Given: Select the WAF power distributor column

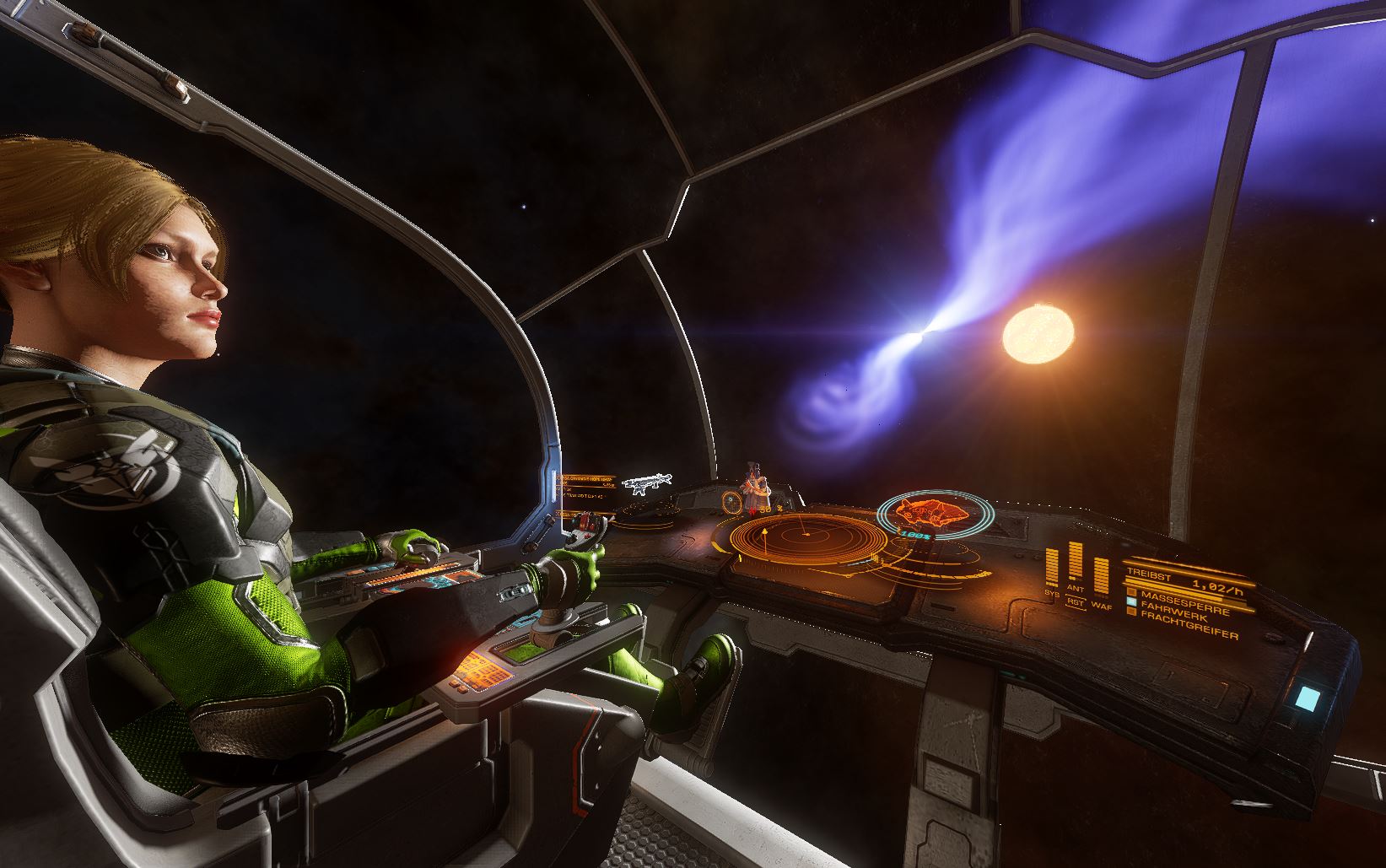Looking at the screenshot, I should pyautogui.click(x=1102, y=576).
